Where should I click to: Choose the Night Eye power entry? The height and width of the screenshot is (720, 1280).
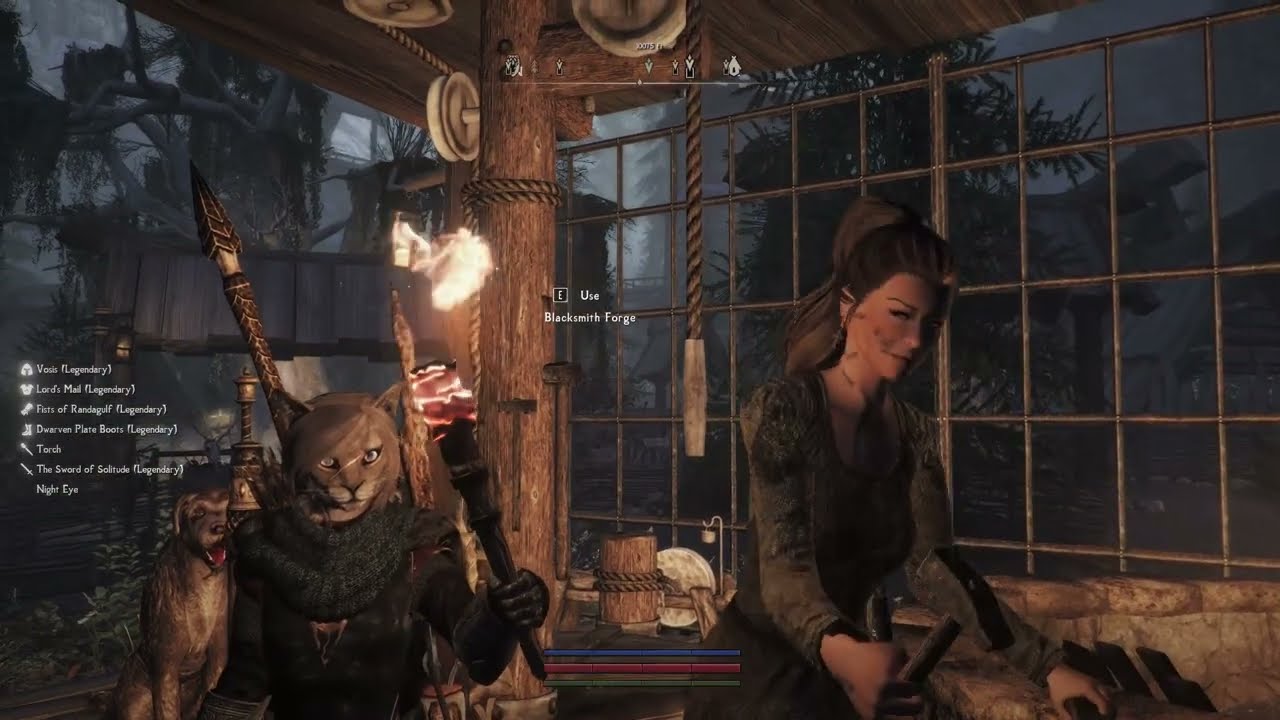pyautogui.click(x=57, y=489)
